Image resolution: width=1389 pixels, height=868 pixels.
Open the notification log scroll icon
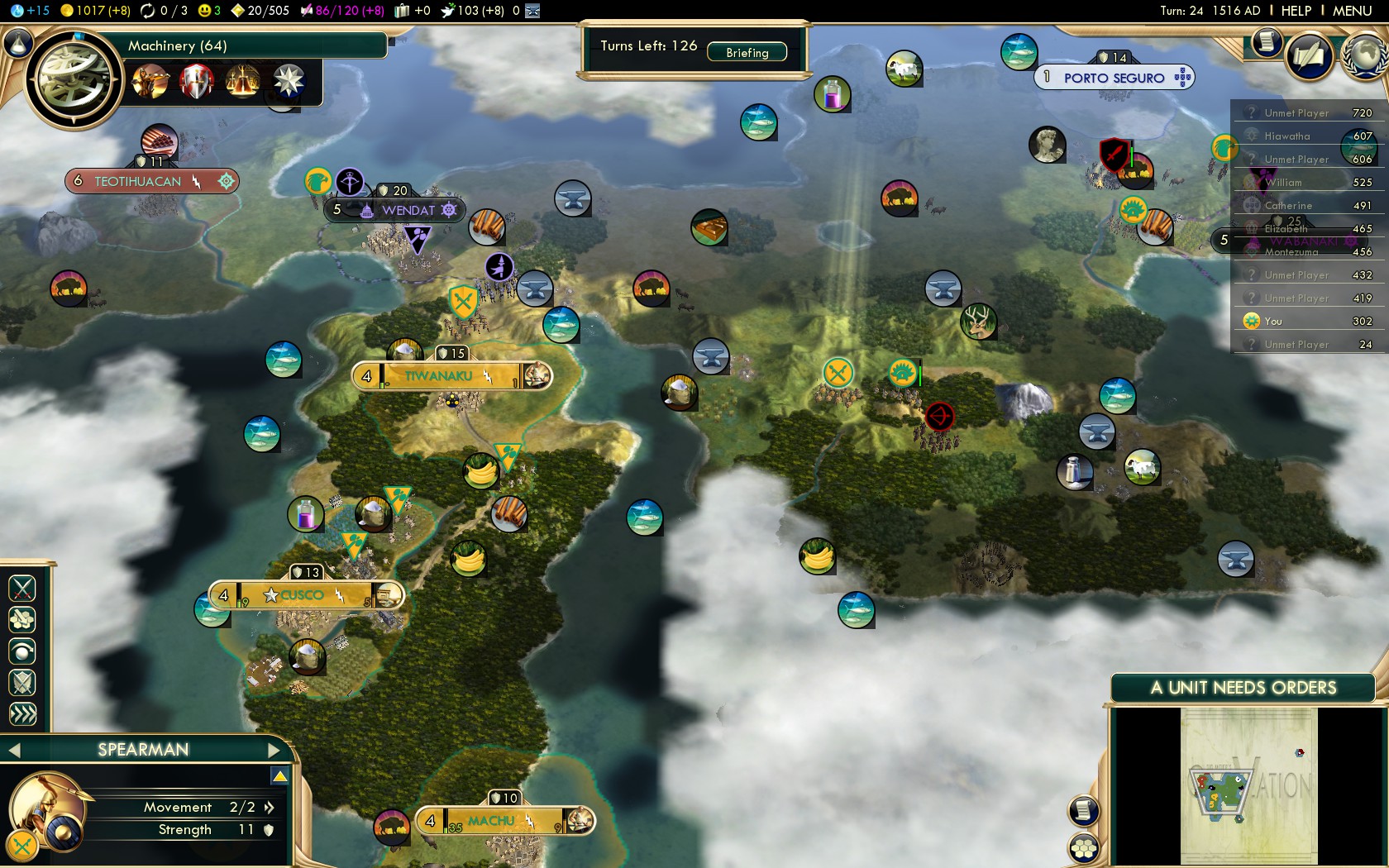tap(1266, 41)
